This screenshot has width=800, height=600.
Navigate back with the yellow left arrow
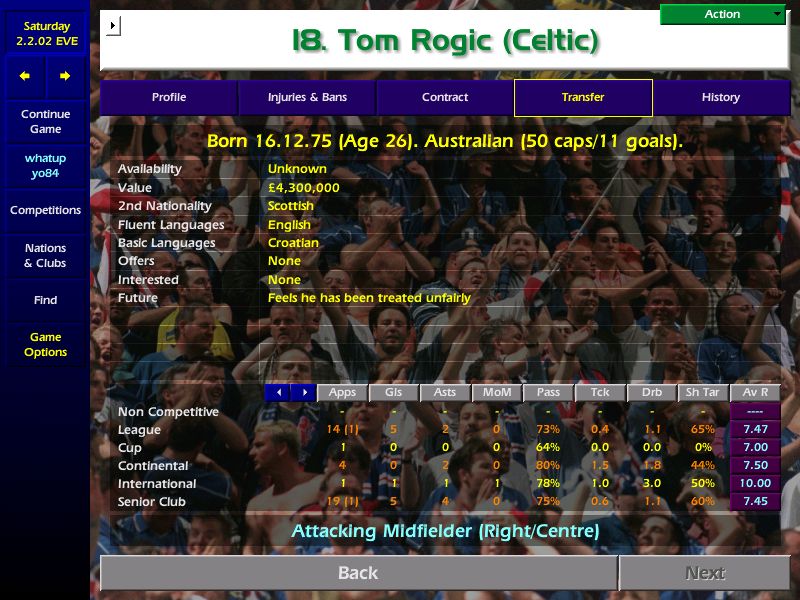pyautogui.click(x=25, y=76)
